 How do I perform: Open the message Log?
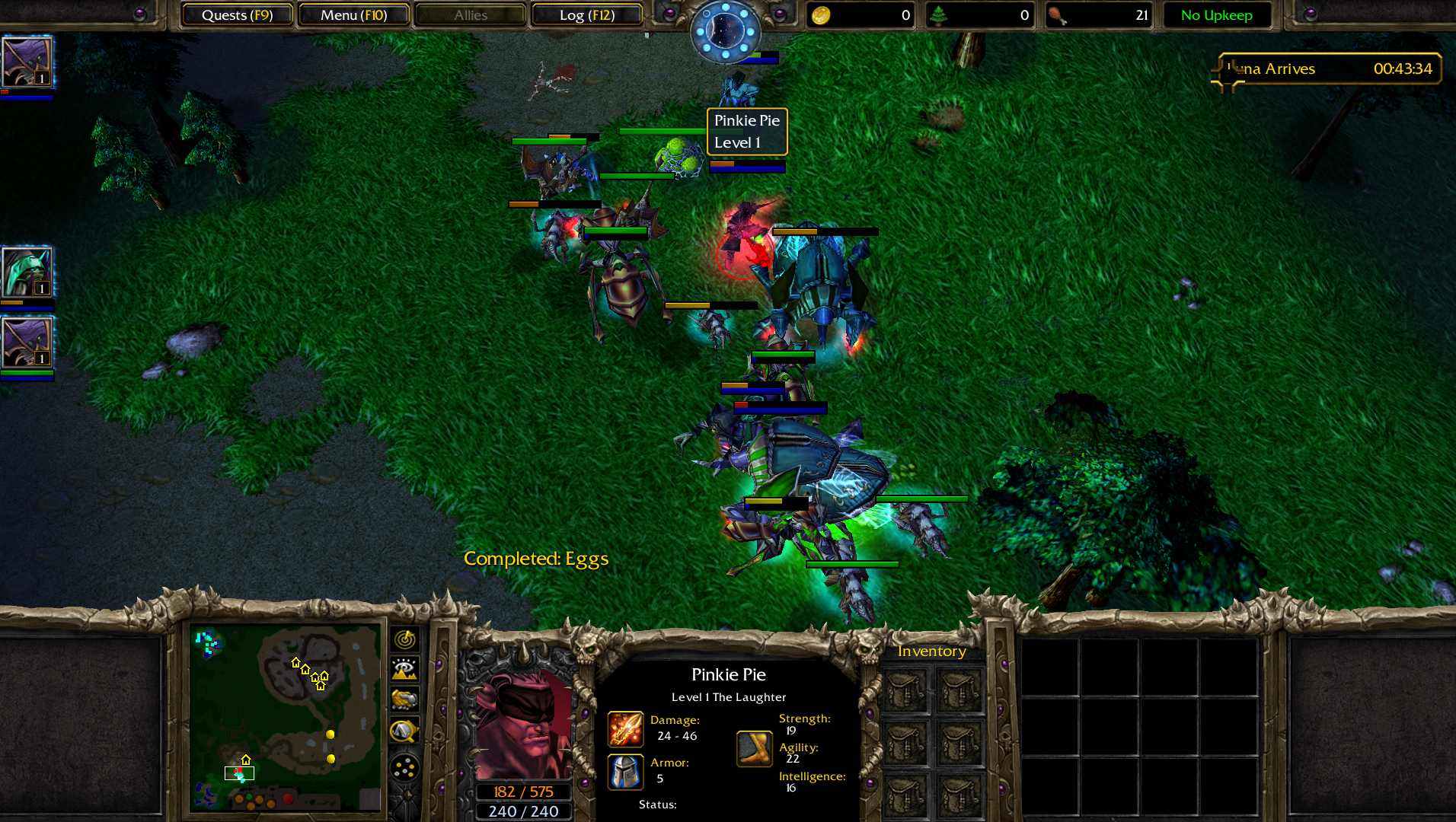click(x=586, y=15)
